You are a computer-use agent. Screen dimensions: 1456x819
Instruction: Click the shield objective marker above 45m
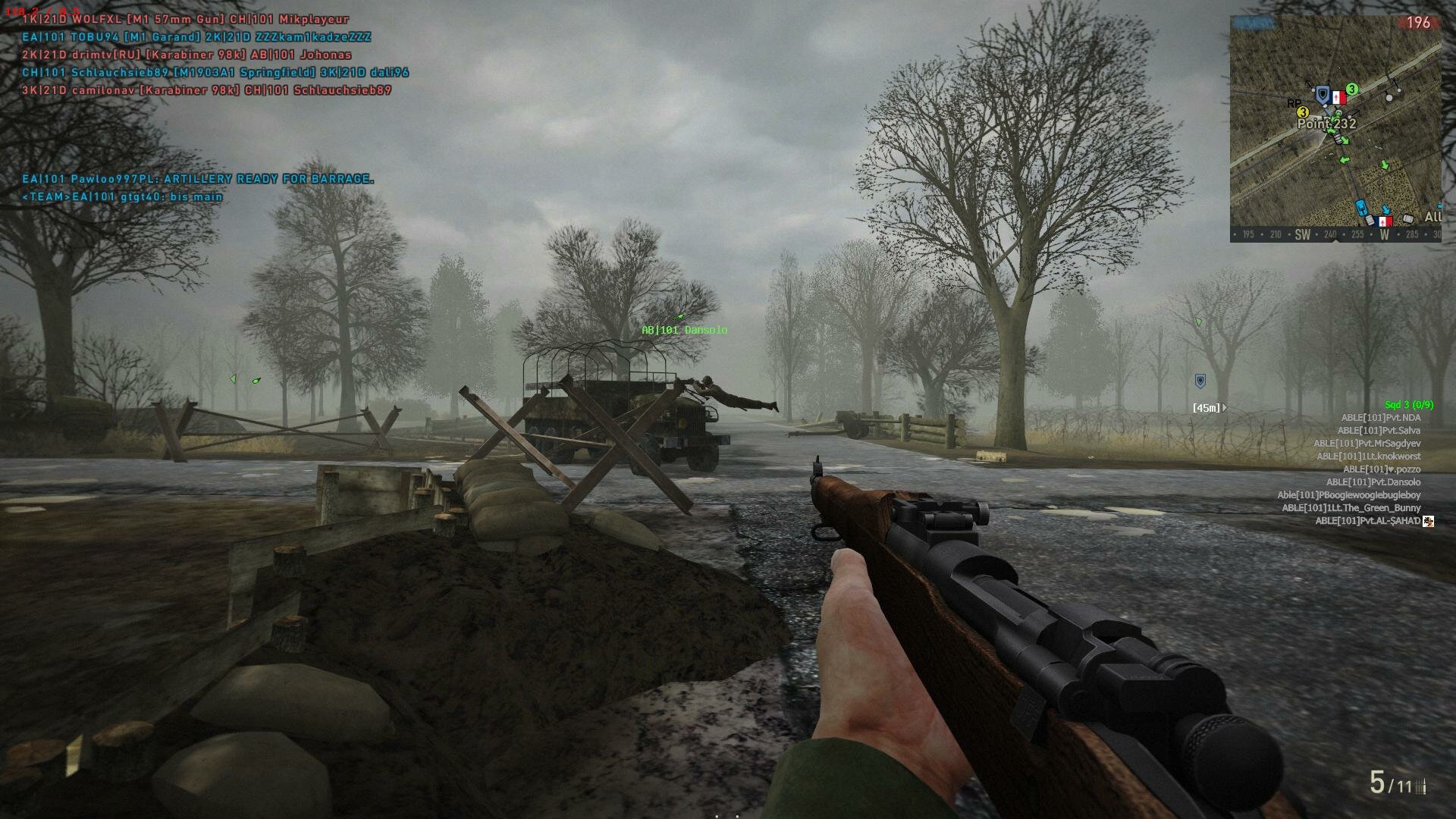[1200, 381]
